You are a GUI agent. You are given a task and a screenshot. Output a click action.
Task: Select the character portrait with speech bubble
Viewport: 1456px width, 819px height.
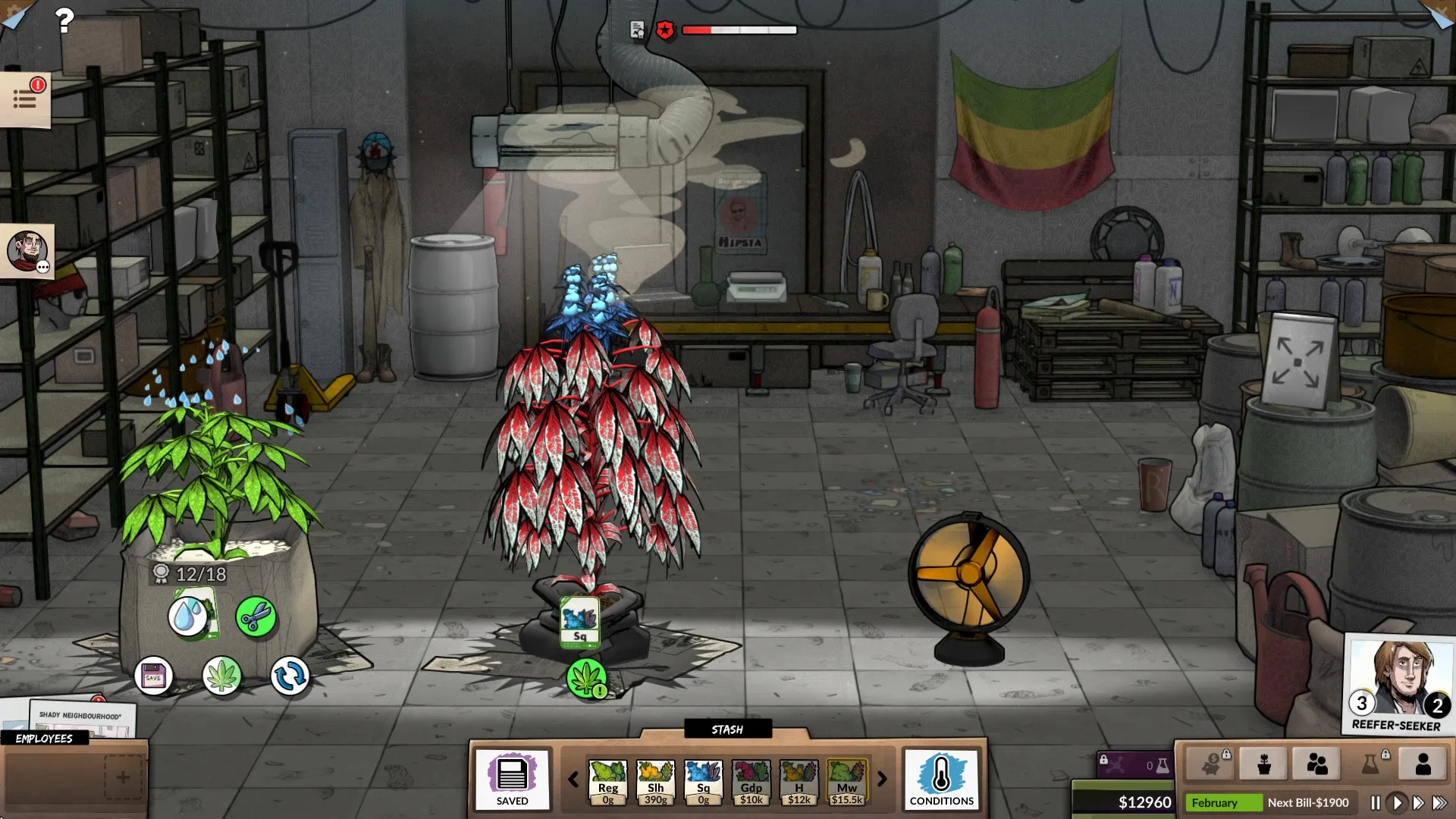(x=27, y=252)
